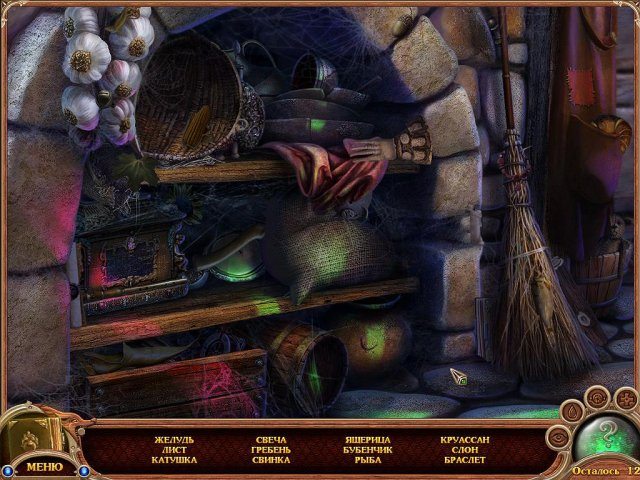Select the water drop amulet icon

pyautogui.click(x=570, y=410)
